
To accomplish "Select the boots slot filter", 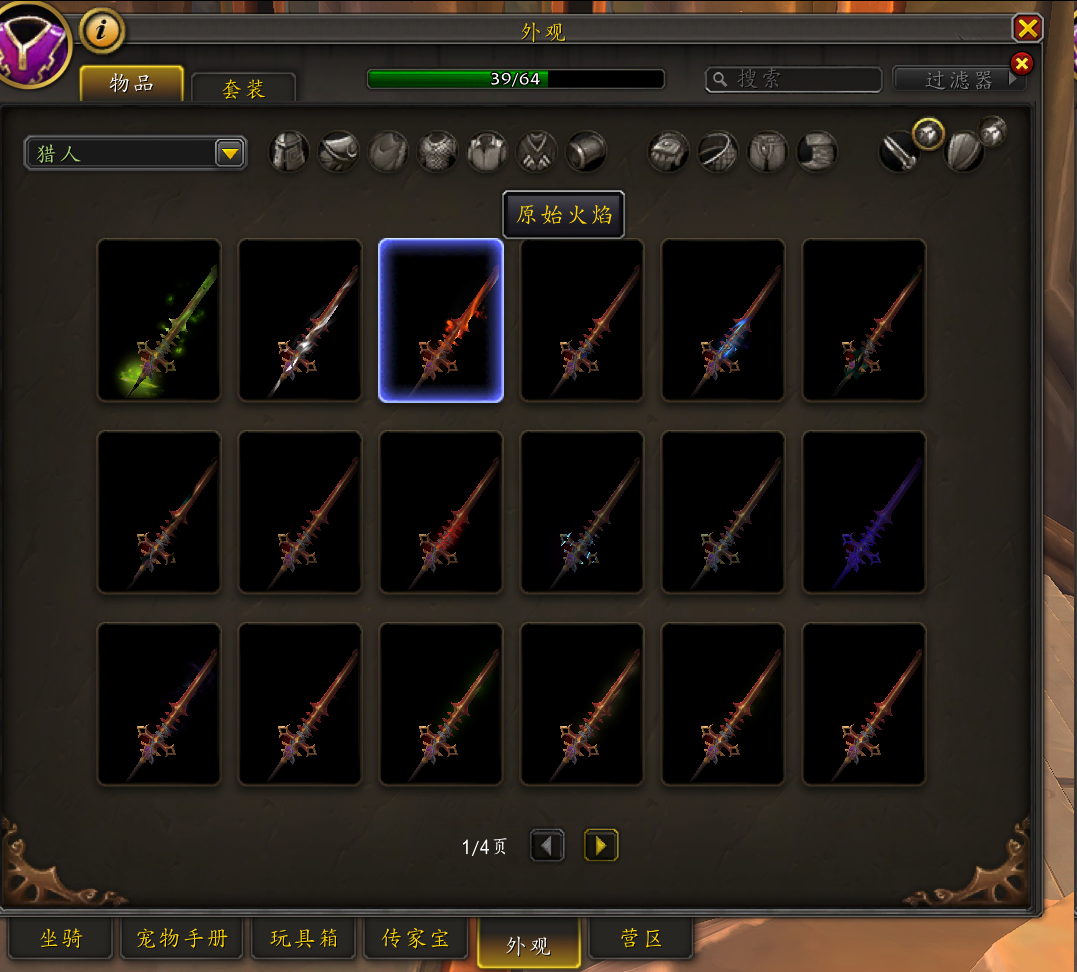I will pos(817,152).
